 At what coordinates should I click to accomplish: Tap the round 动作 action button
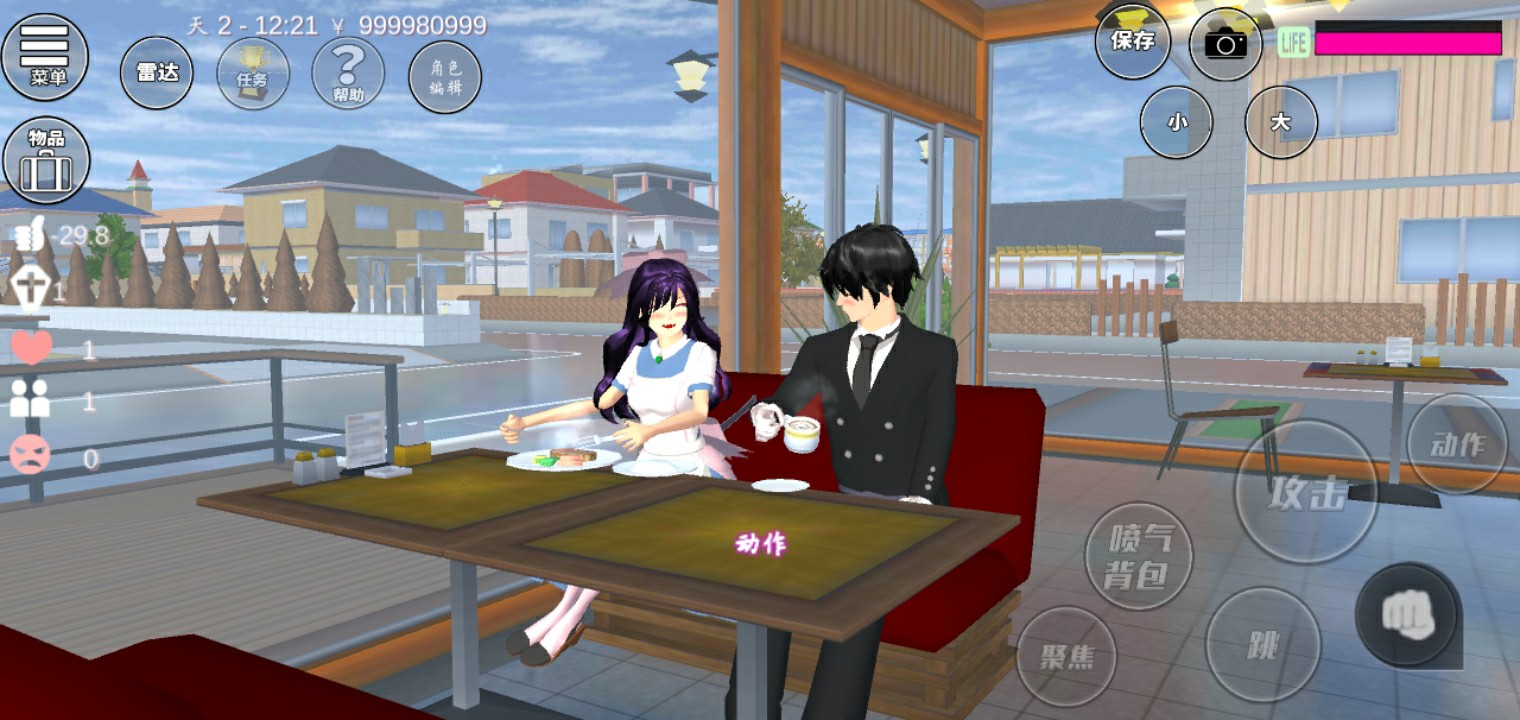tap(1458, 445)
